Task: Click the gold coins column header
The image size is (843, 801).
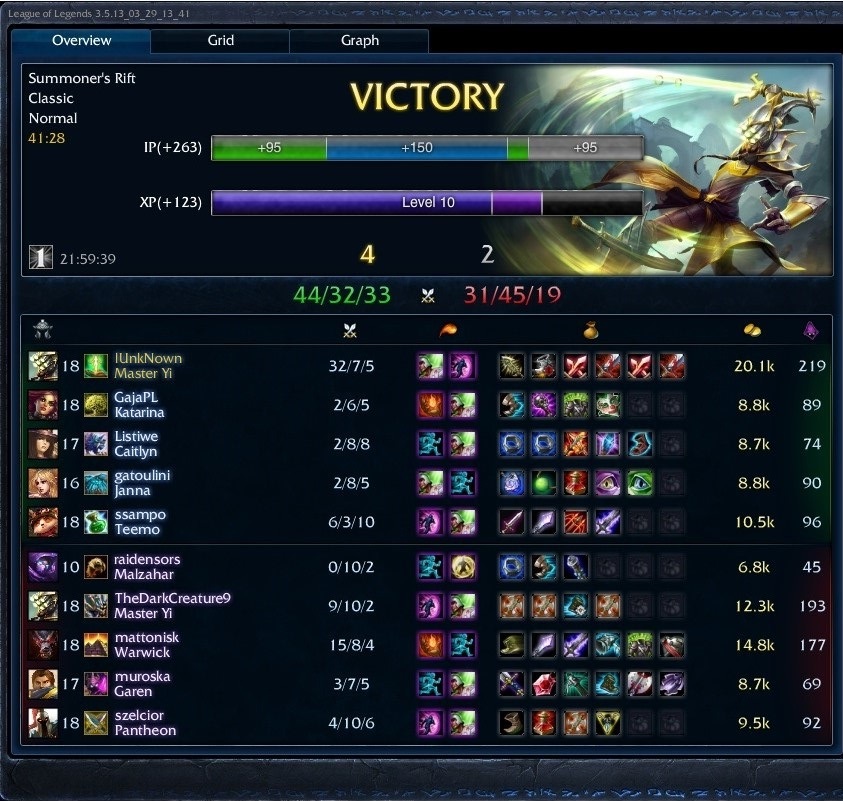Action: (x=752, y=331)
